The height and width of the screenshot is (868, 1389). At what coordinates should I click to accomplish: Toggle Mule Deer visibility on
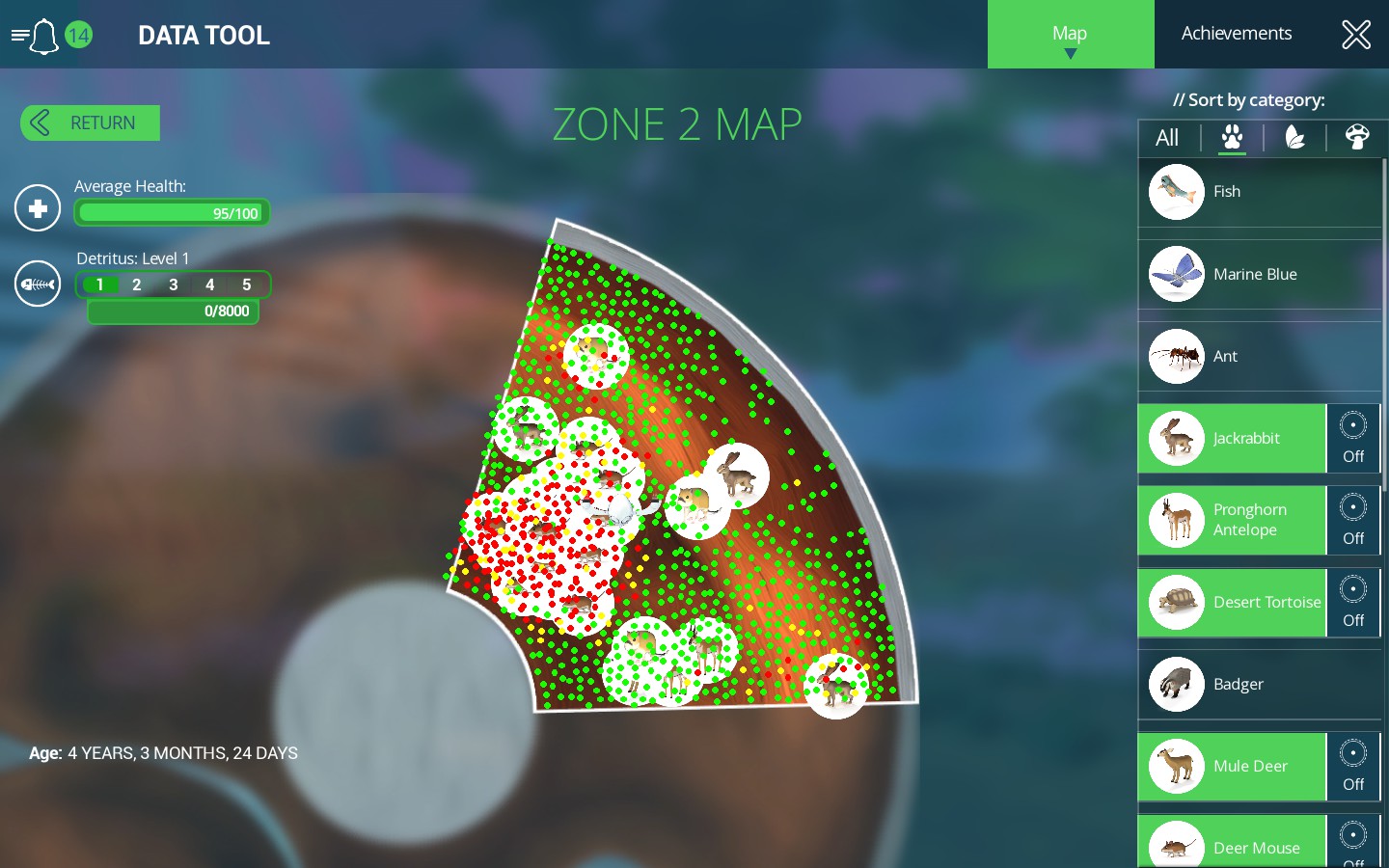click(x=1352, y=767)
